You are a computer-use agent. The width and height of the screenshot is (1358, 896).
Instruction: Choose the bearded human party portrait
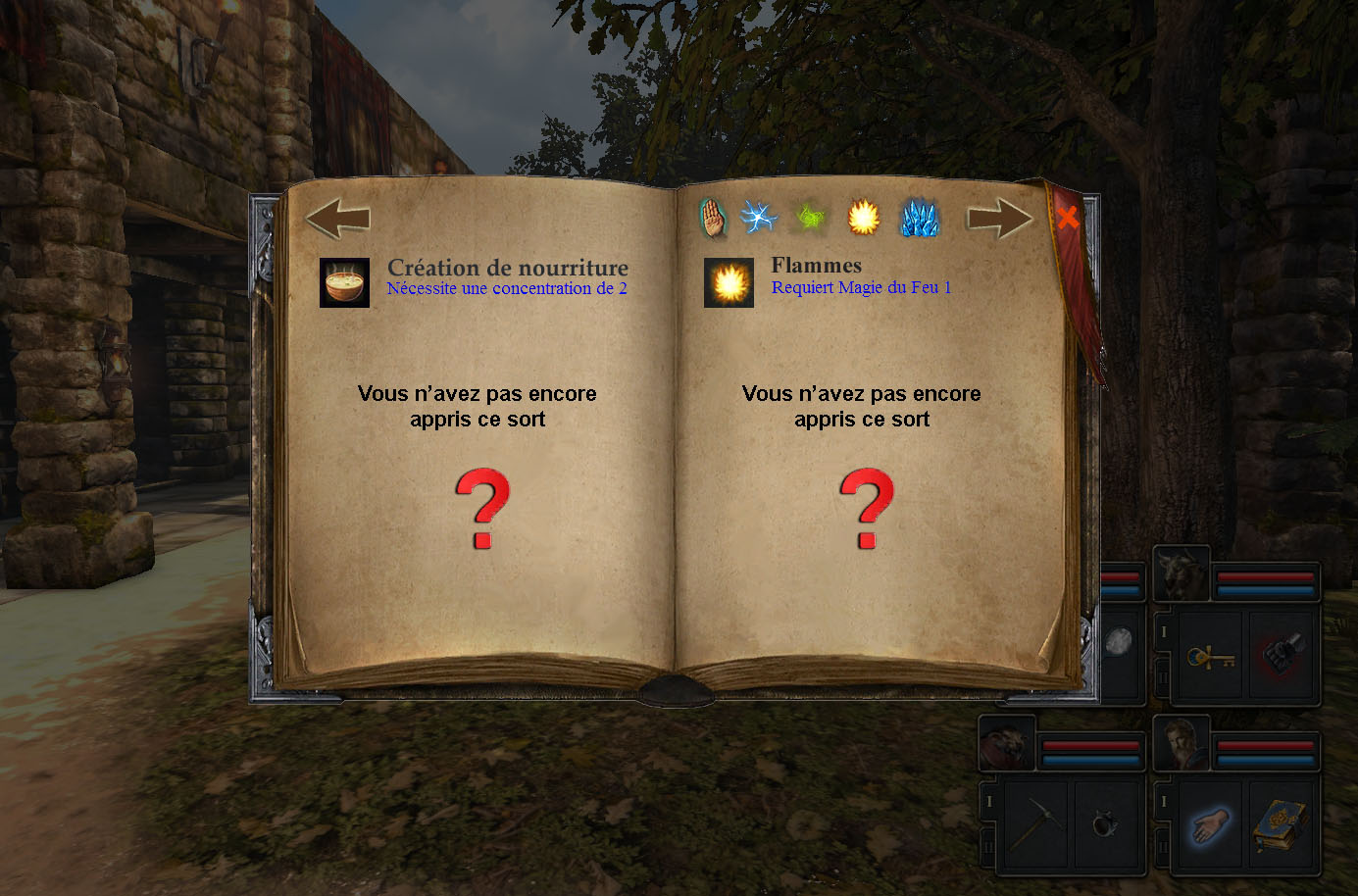tap(1181, 744)
